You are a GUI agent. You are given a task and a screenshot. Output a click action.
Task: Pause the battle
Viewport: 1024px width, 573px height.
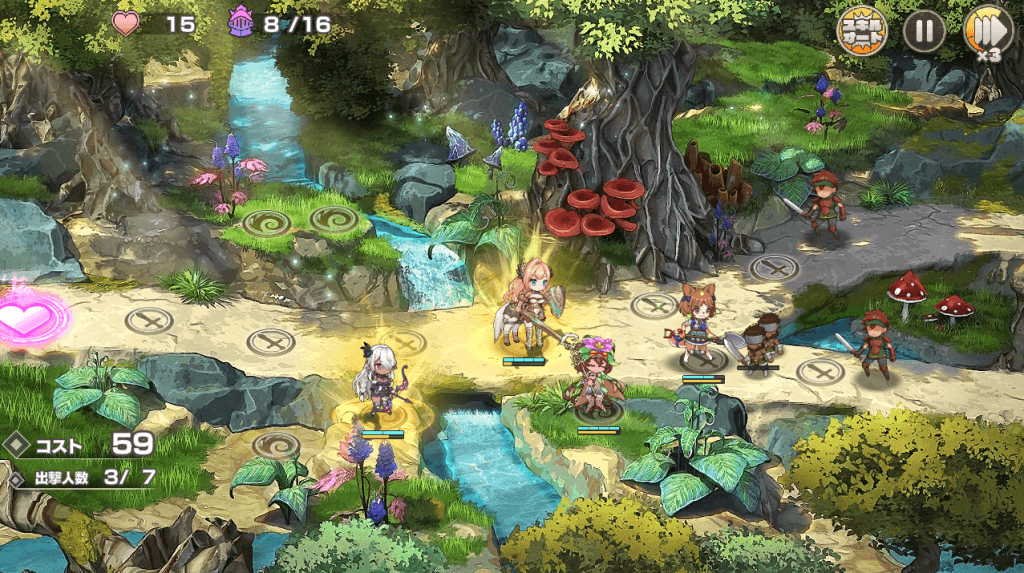click(x=924, y=32)
